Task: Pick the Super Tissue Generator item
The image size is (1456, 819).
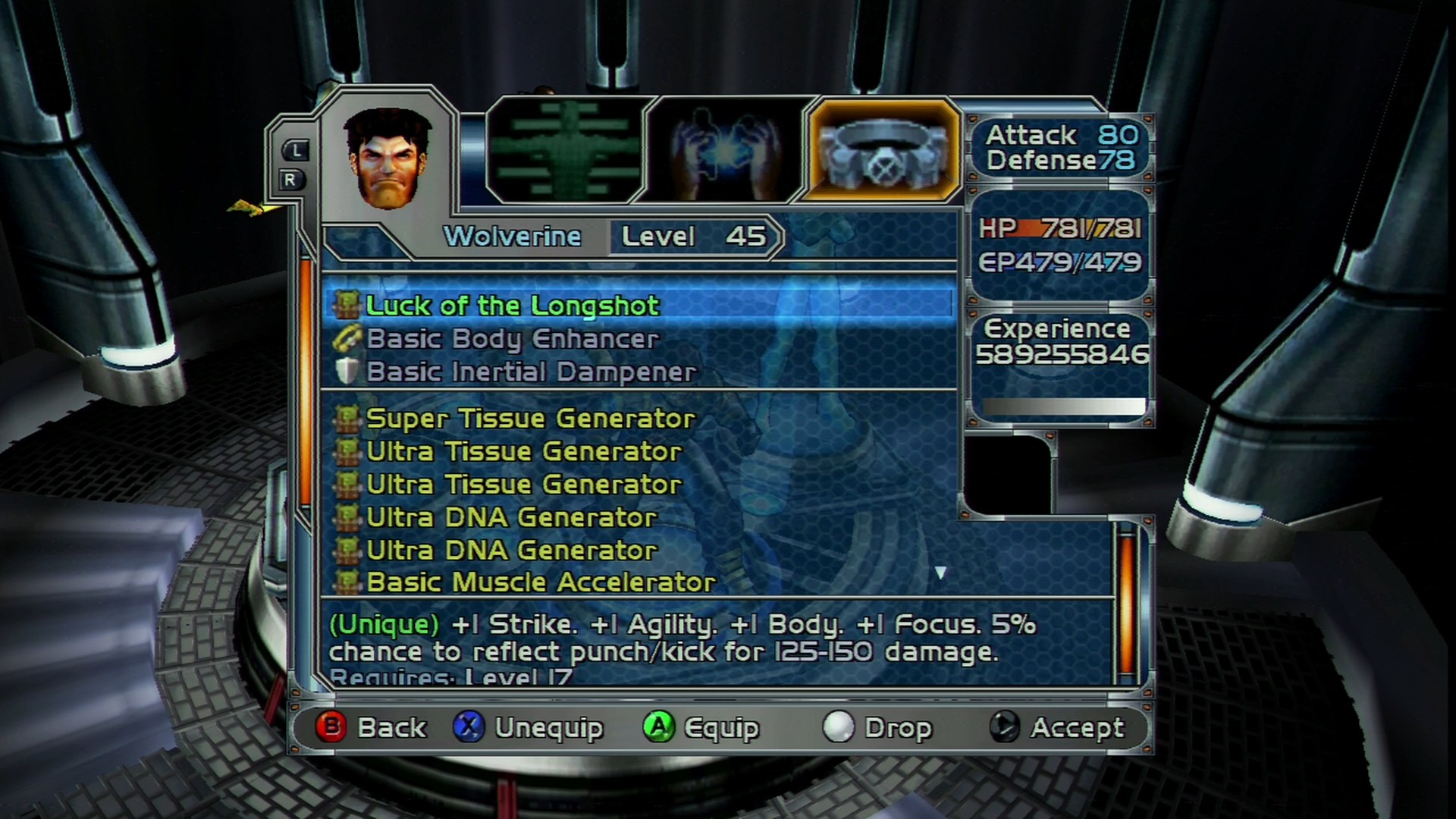Action: click(530, 418)
